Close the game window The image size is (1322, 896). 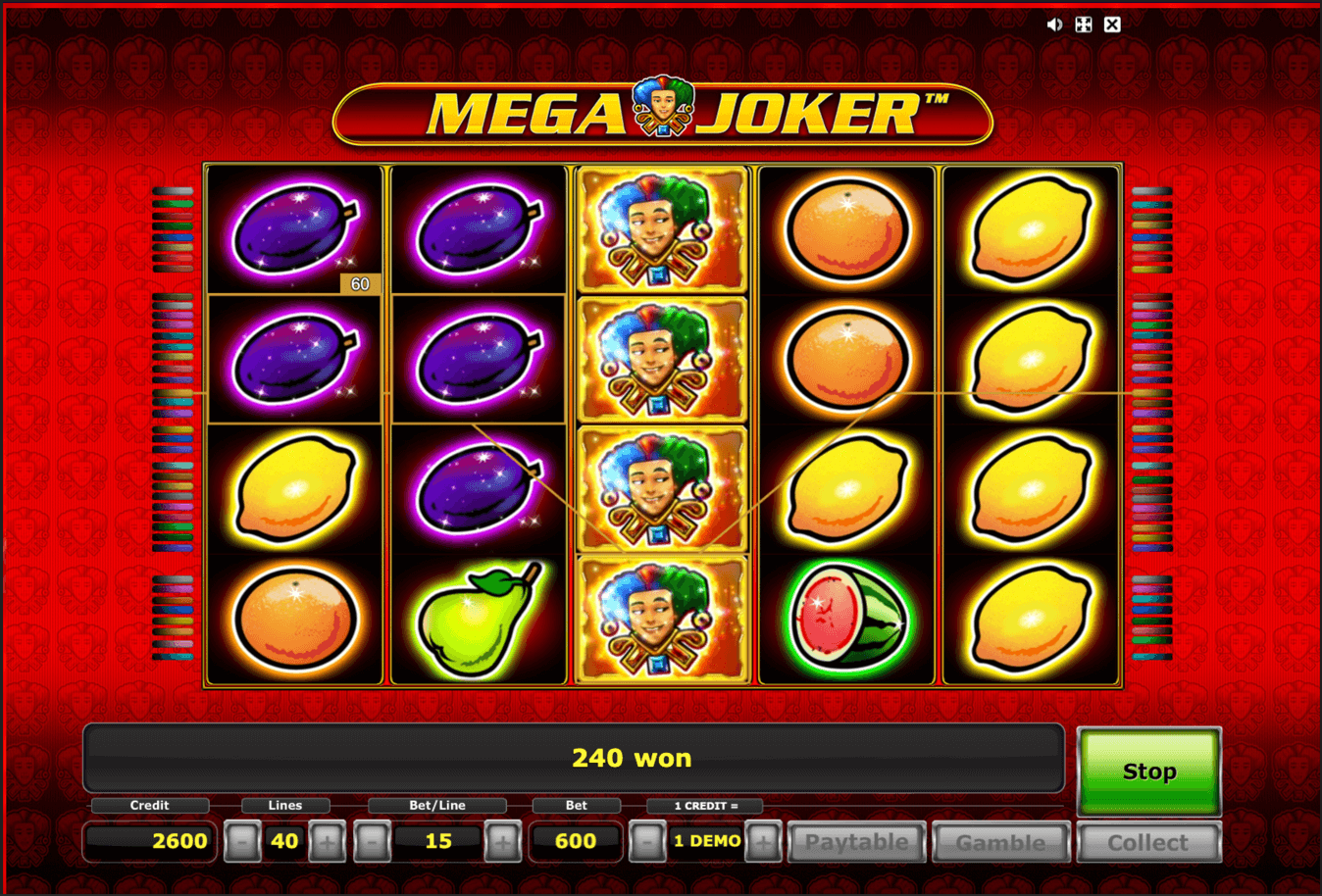1112,25
